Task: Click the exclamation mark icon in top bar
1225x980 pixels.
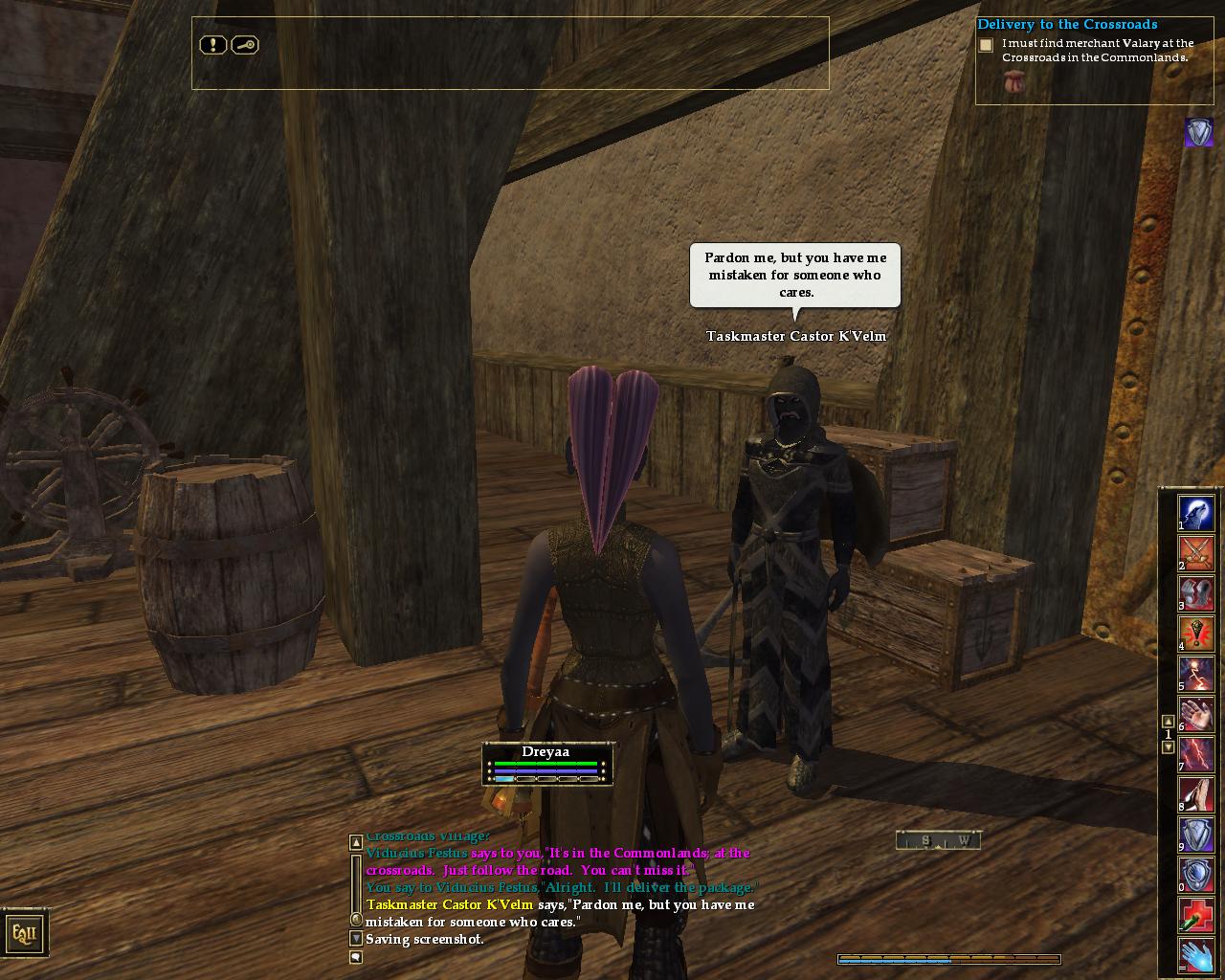Action: point(212,45)
